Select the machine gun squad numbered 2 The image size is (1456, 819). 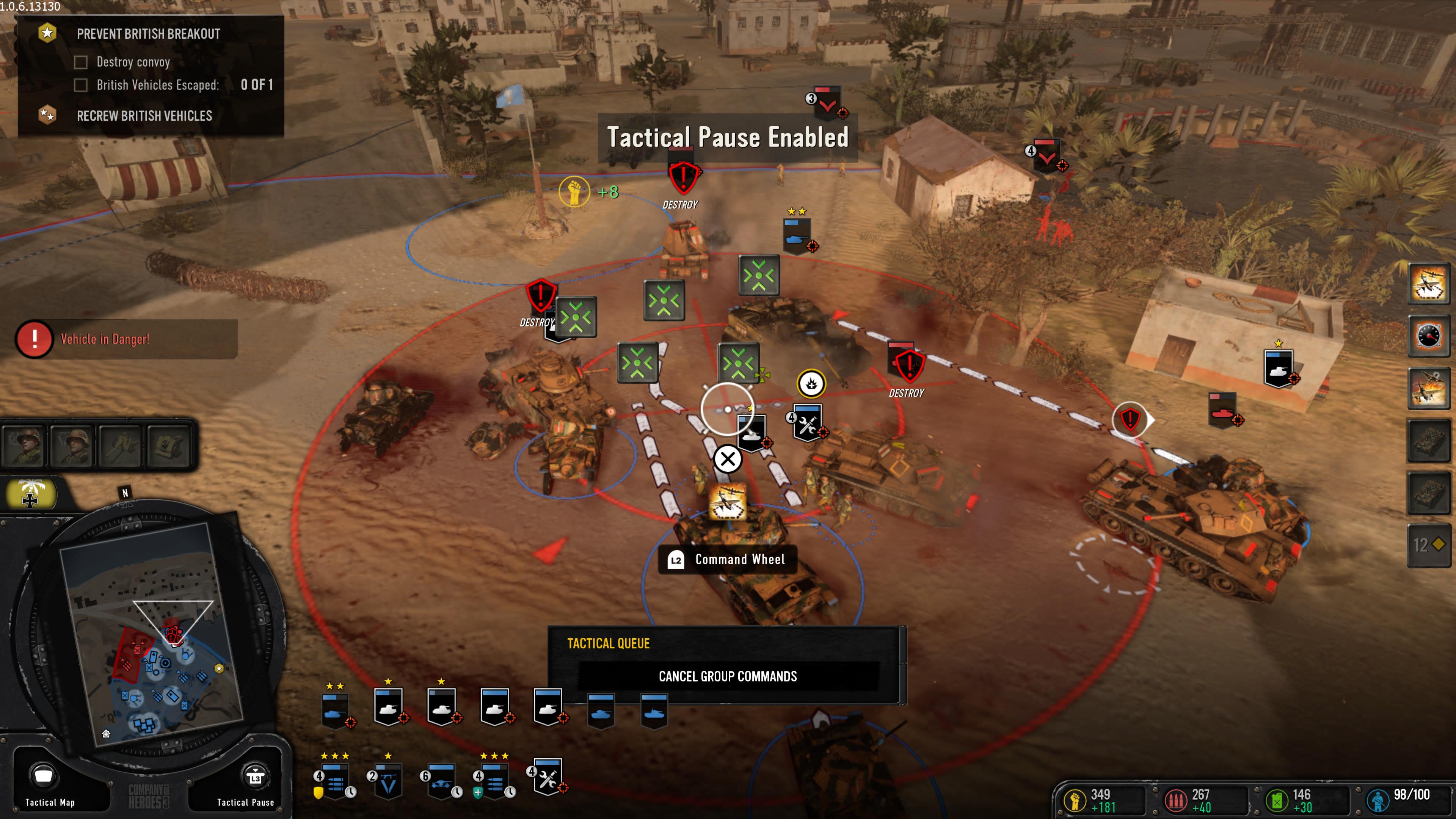pyautogui.click(x=388, y=780)
